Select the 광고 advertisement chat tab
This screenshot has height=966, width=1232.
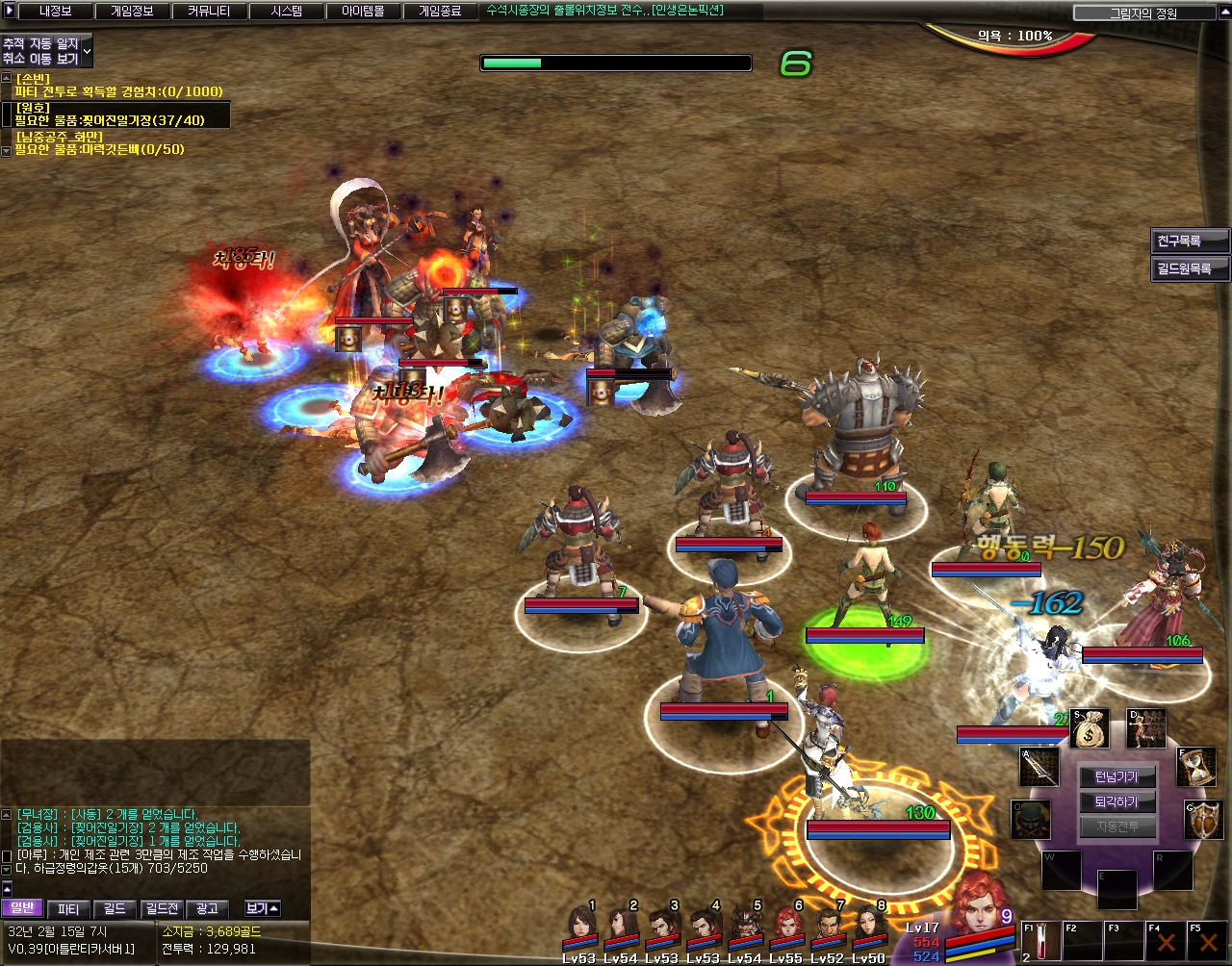[207, 908]
